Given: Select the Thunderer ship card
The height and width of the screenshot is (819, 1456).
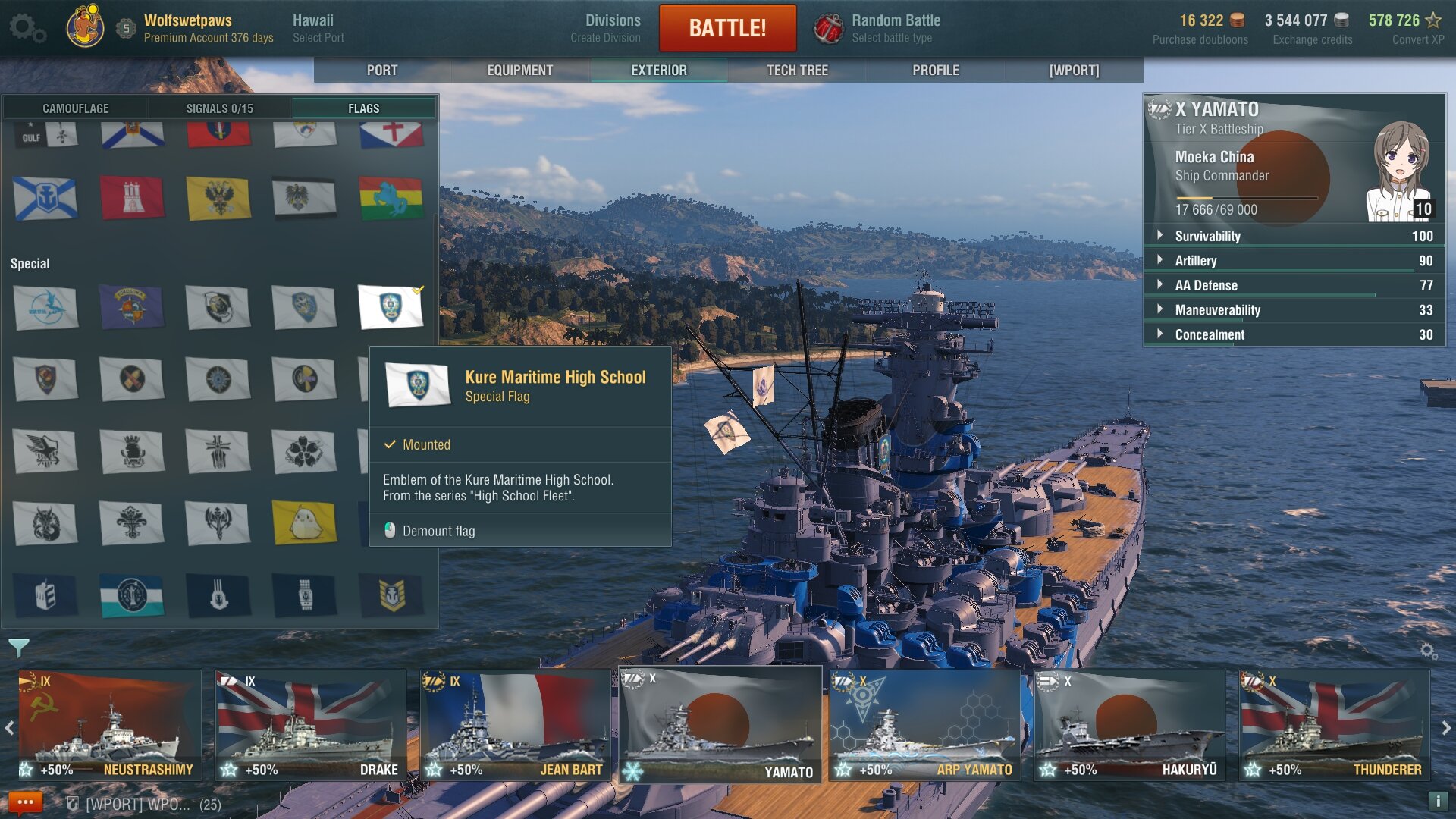Looking at the screenshot, I should [1334, 726].
